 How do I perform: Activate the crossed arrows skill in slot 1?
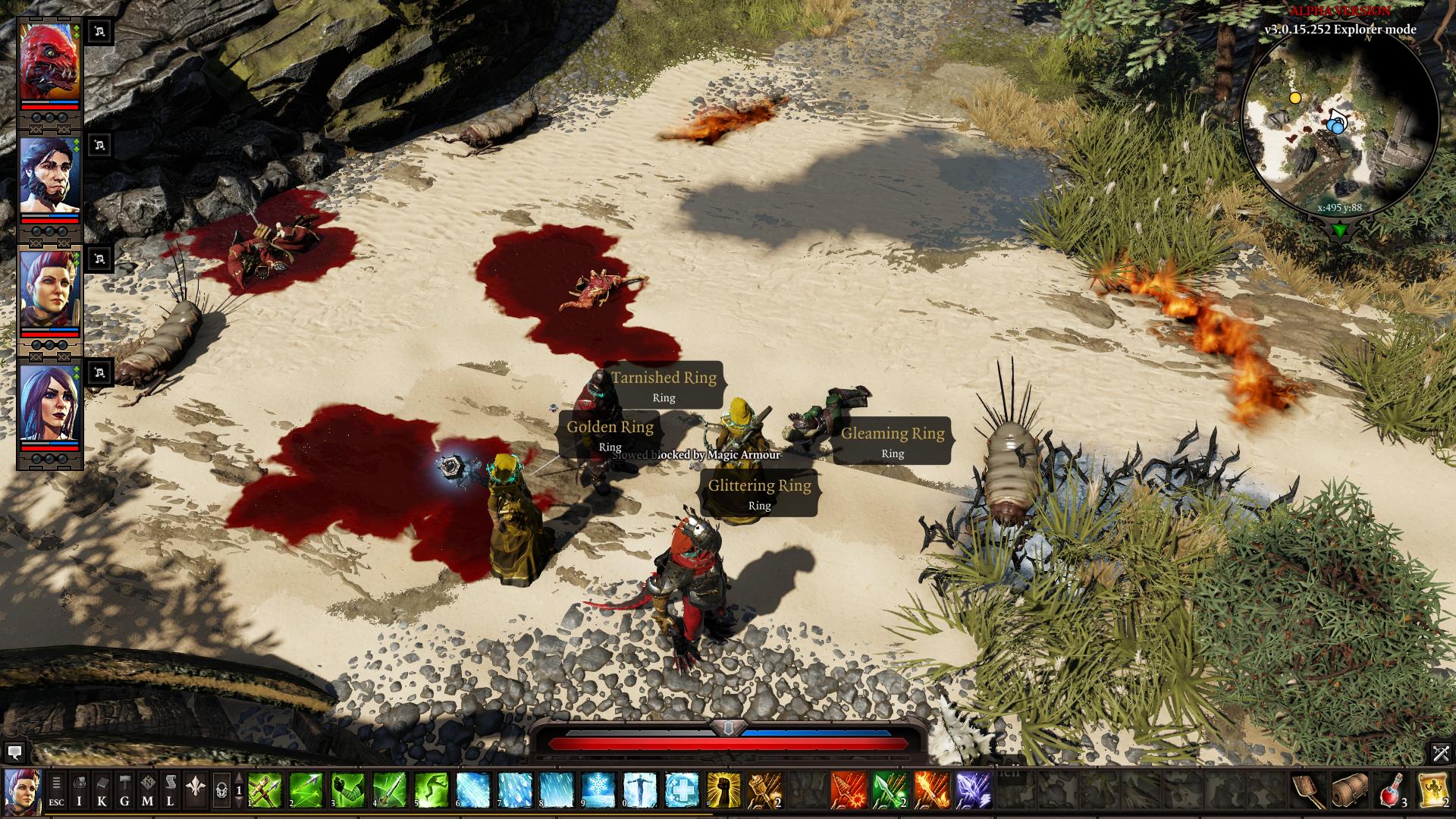(x=265, y=790)
